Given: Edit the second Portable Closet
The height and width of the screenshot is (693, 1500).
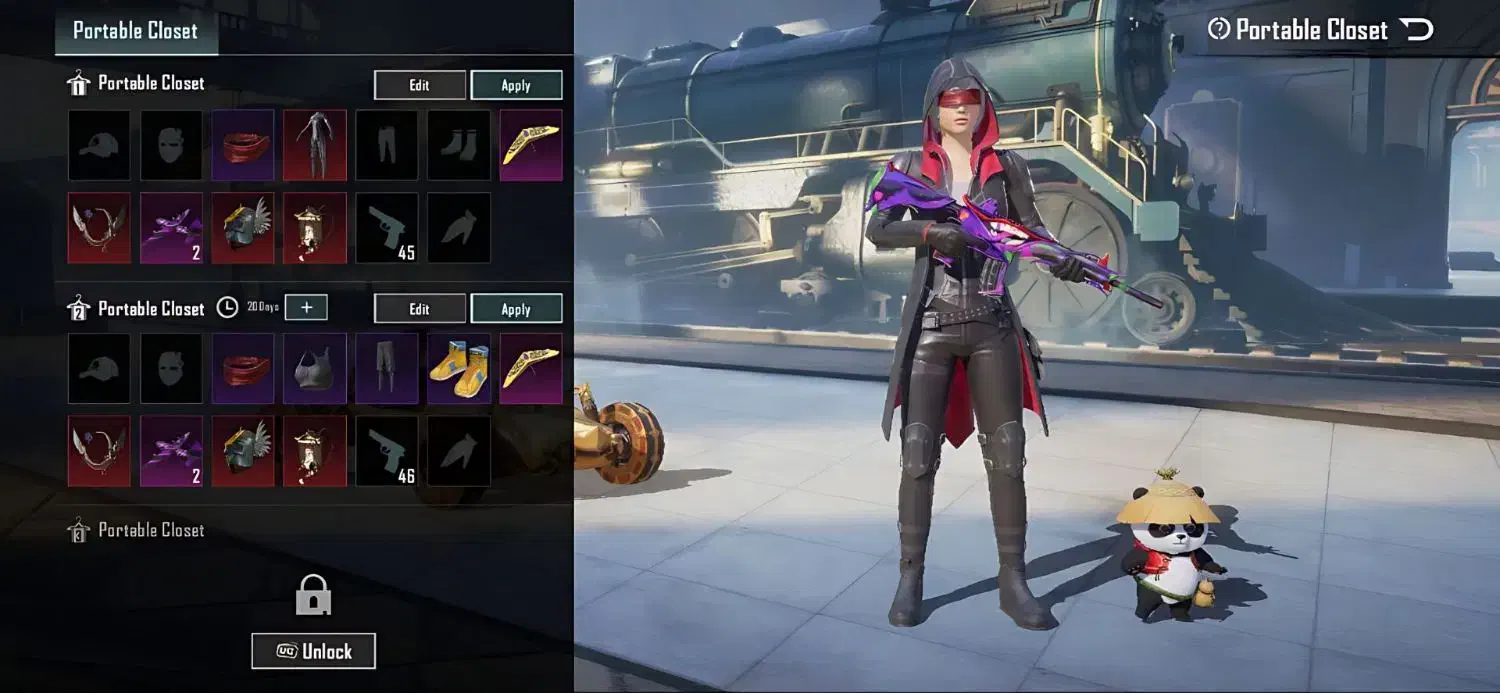Looking at the screenshot, I should (420, 309).
